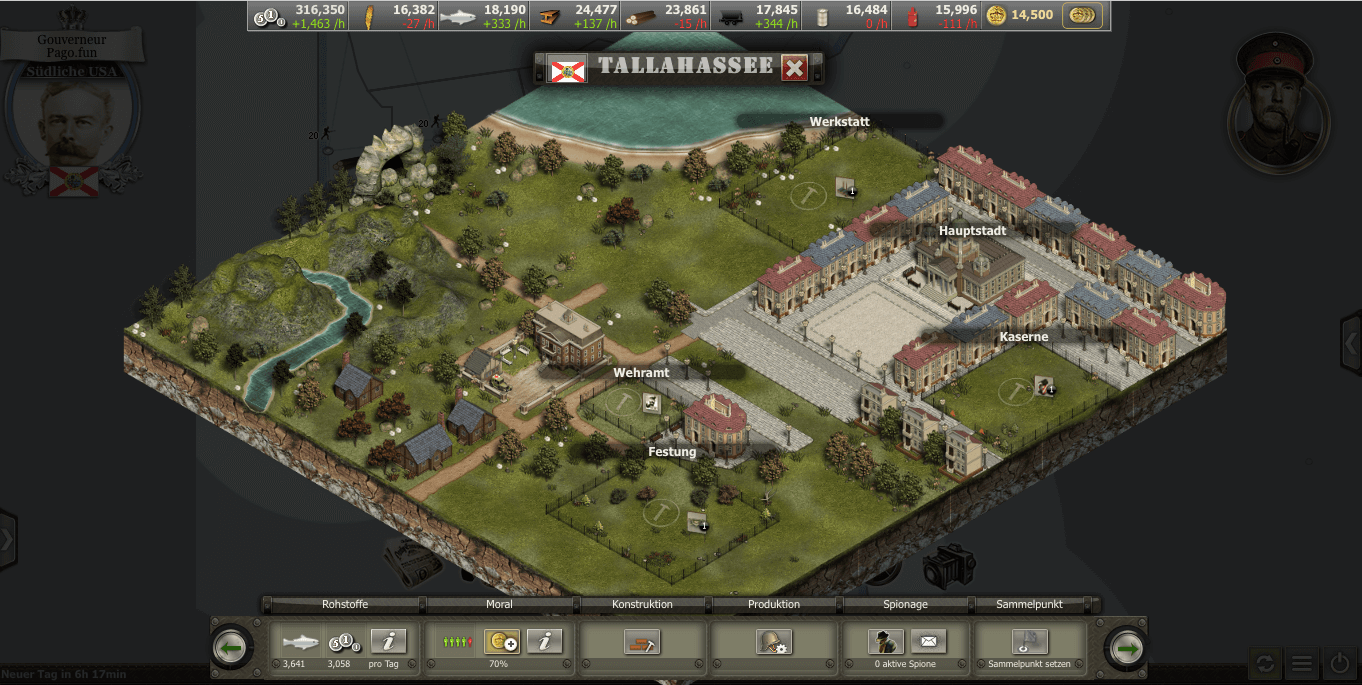The height and width of the screenshot is (685, 1362).
Task: Open spy reports envelope icon
Action: [x=928, y=641]
